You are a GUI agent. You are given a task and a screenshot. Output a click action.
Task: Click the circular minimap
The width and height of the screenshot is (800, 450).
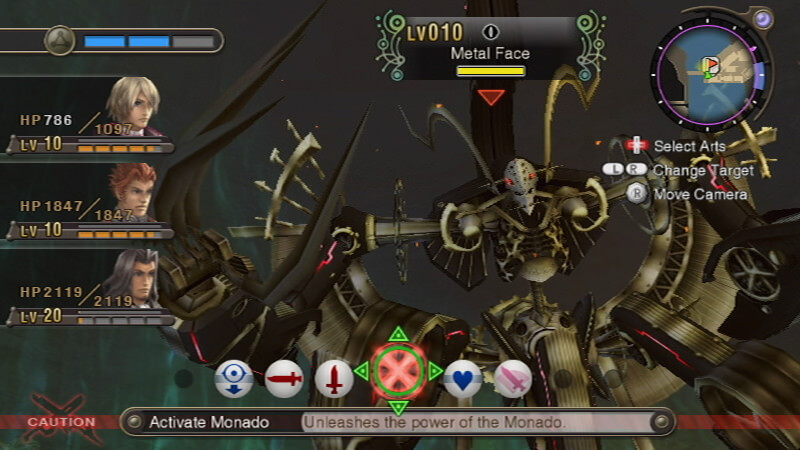tap(709, 68)
